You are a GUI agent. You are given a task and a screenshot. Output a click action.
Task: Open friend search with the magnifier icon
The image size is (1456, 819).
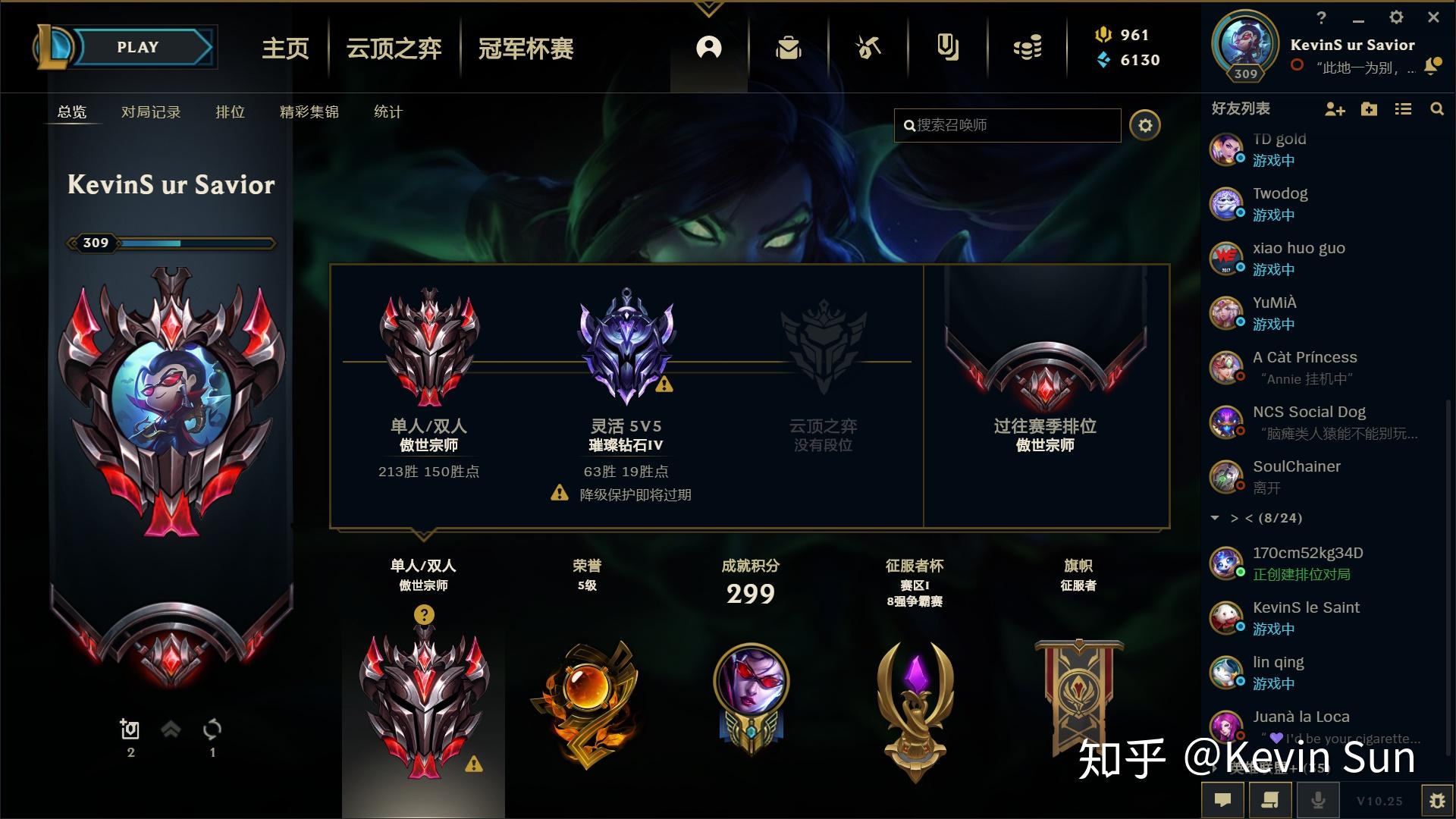[1437, 109]
